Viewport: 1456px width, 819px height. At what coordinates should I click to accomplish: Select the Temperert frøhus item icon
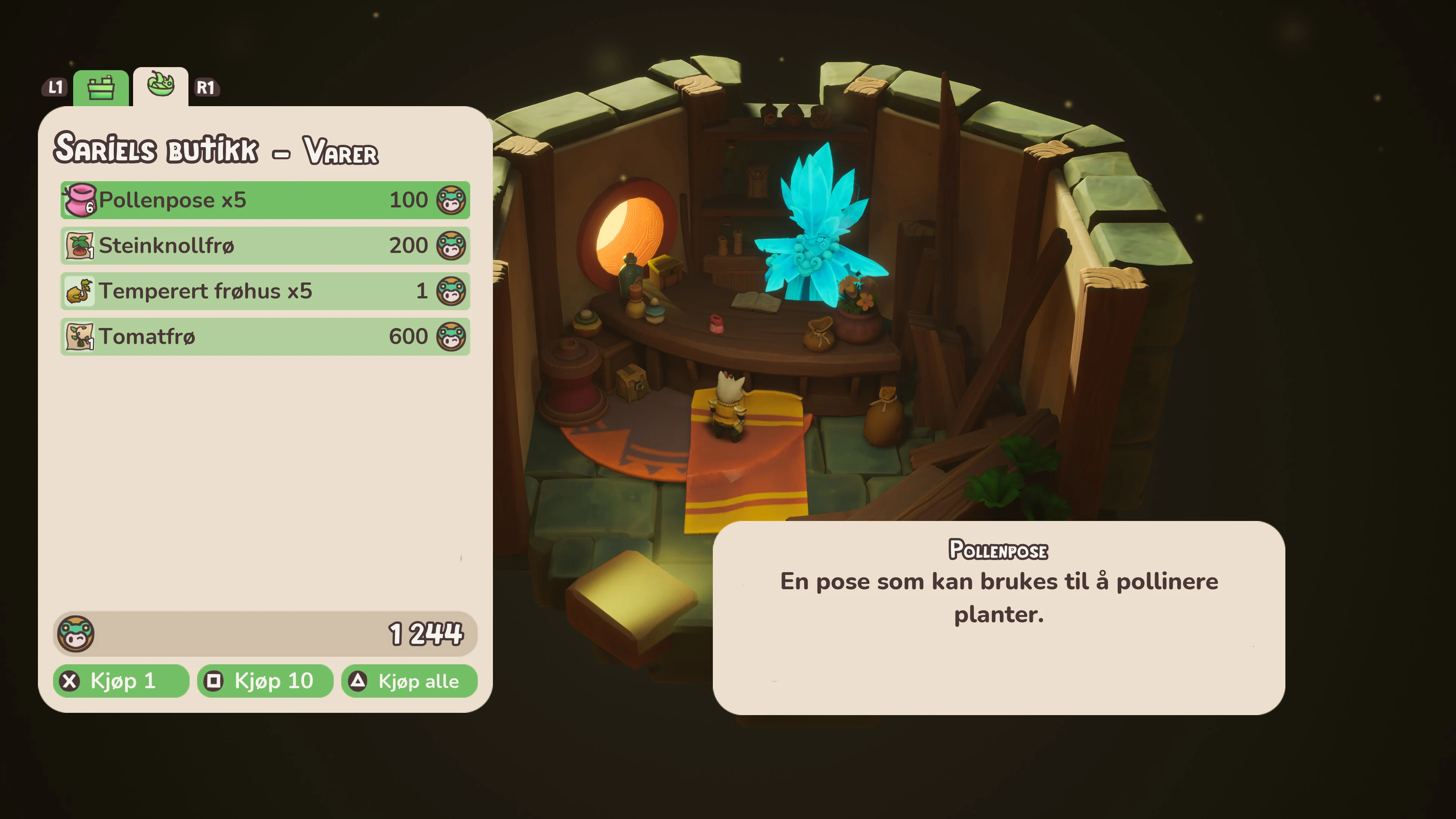(x=80, y=290)
